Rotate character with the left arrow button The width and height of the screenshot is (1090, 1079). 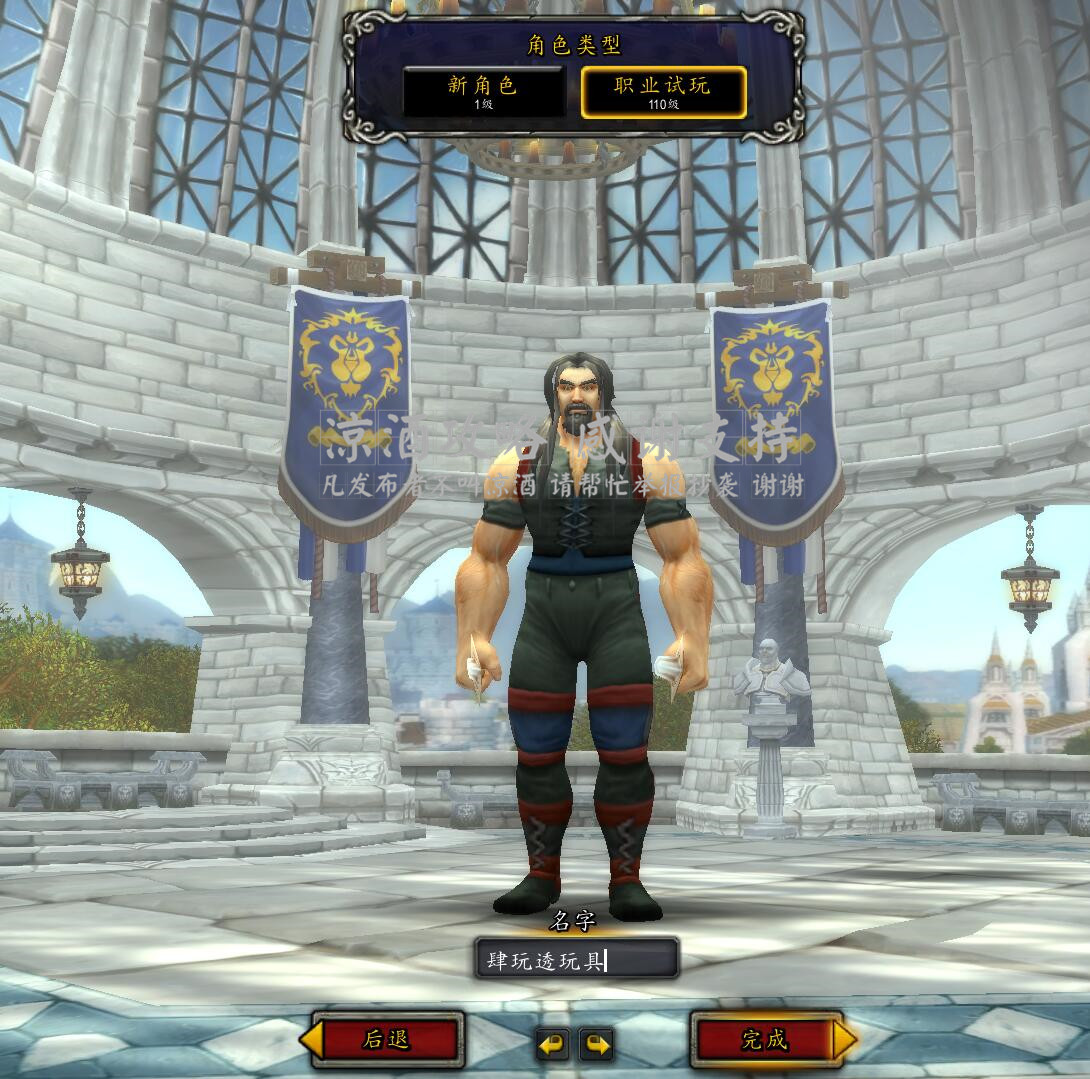[x=551, y=1045]
